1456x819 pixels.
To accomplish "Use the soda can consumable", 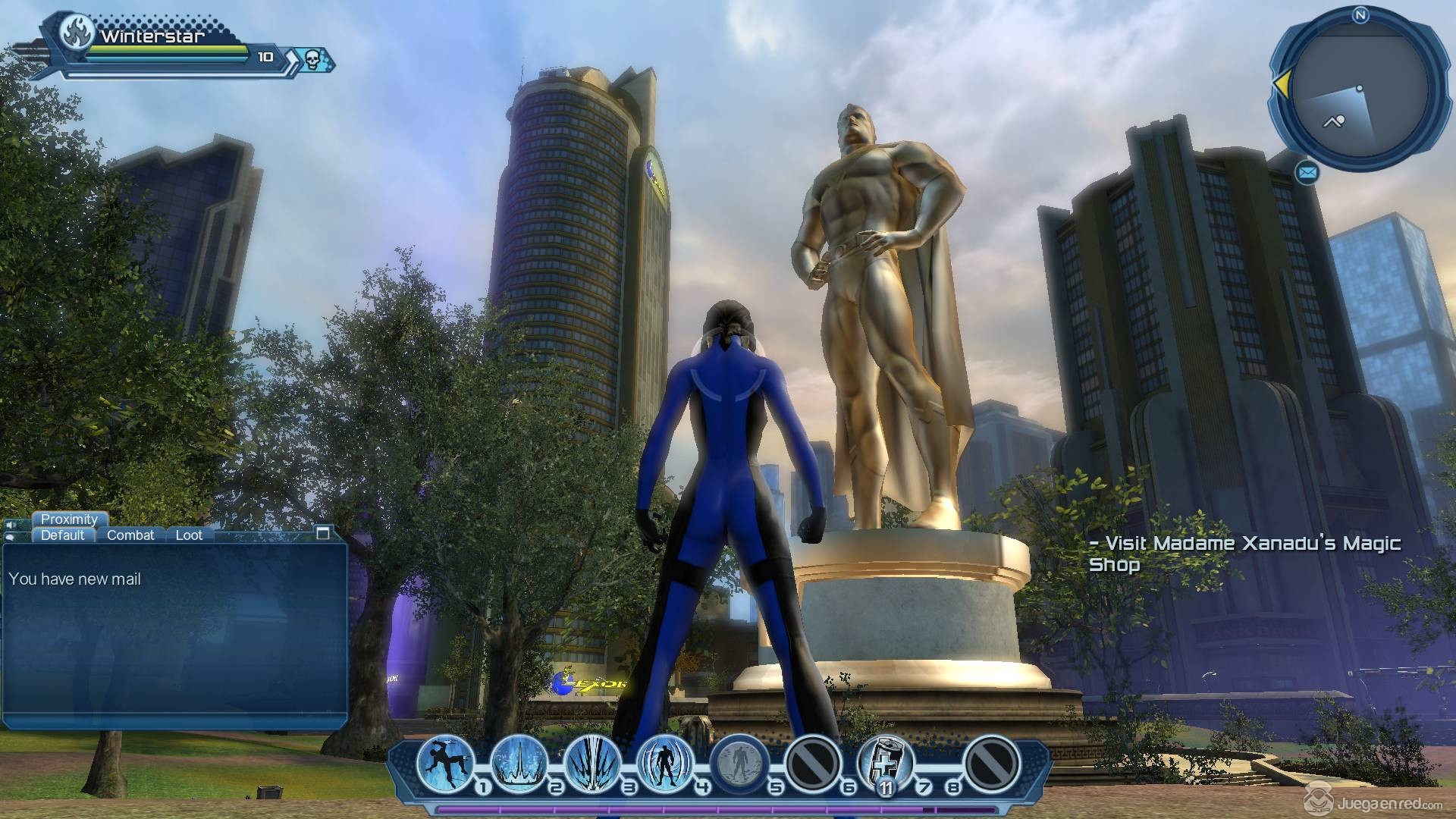I will (x=886, y=762).
